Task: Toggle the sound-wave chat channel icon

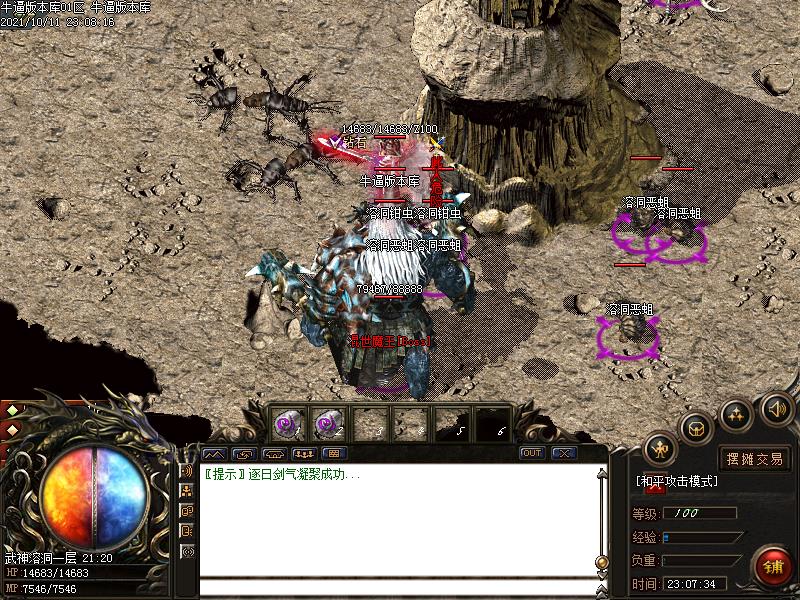Action: [187, 471]
